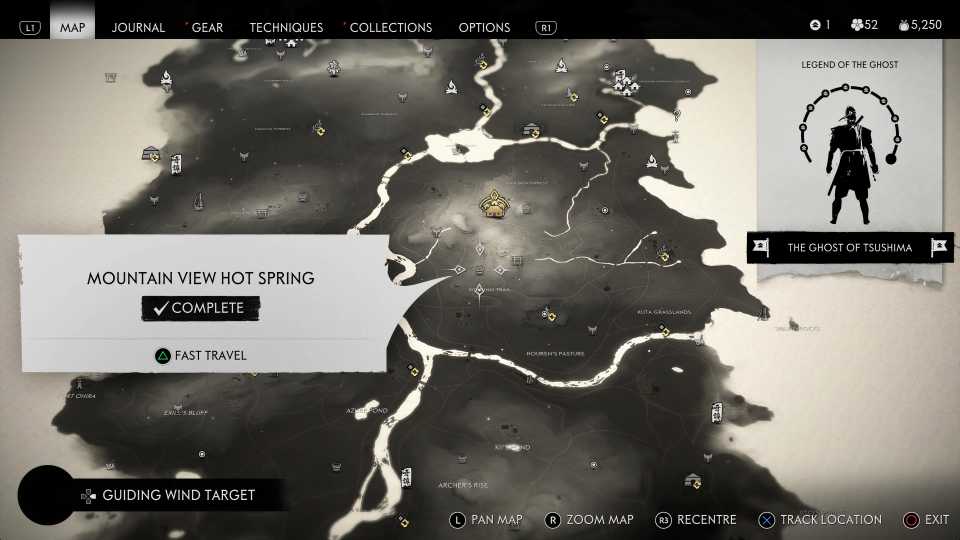
Task: Click the Mountain View Hot Spring tooltip title
Action: [x=200, y=278]
